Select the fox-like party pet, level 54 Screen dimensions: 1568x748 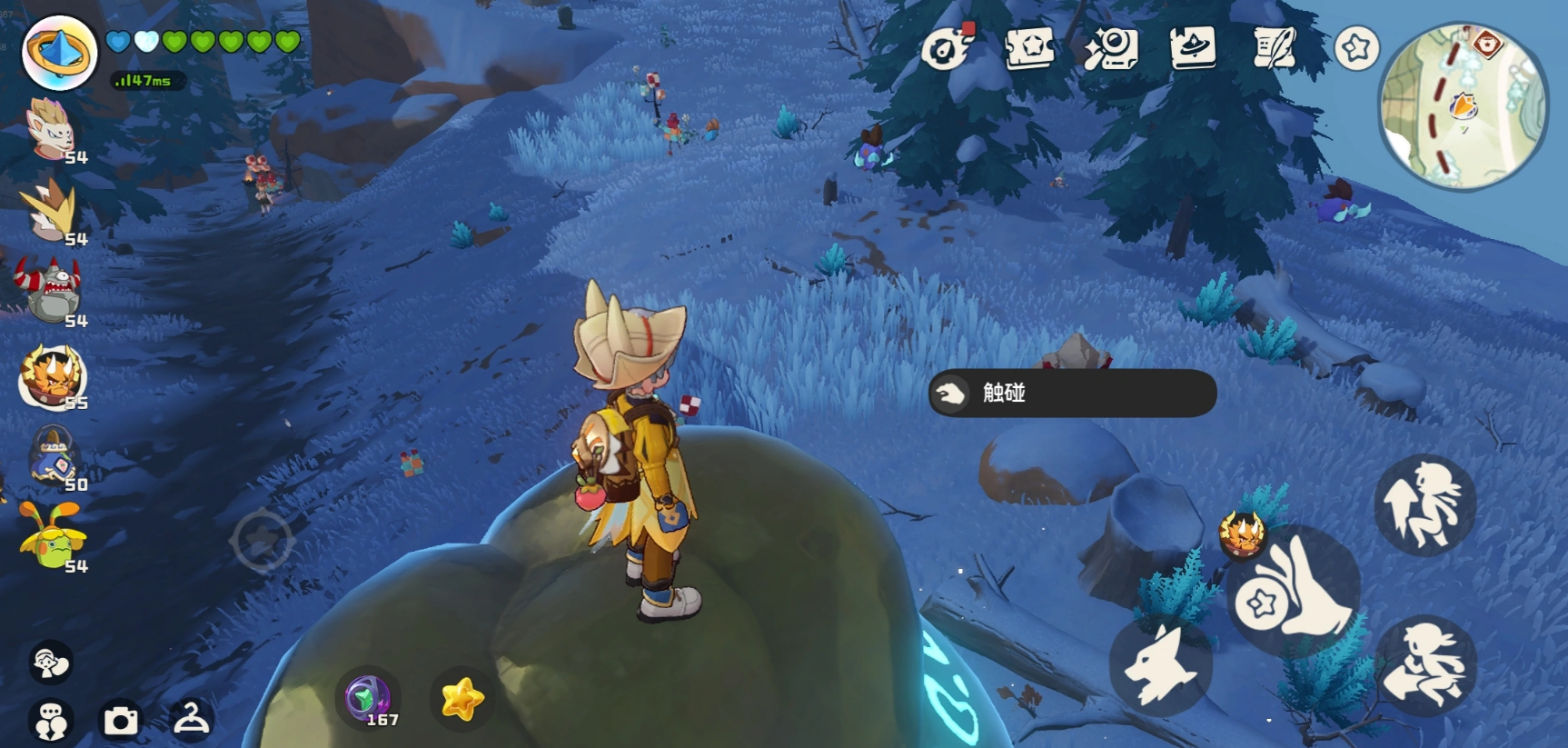coord(52,129)
